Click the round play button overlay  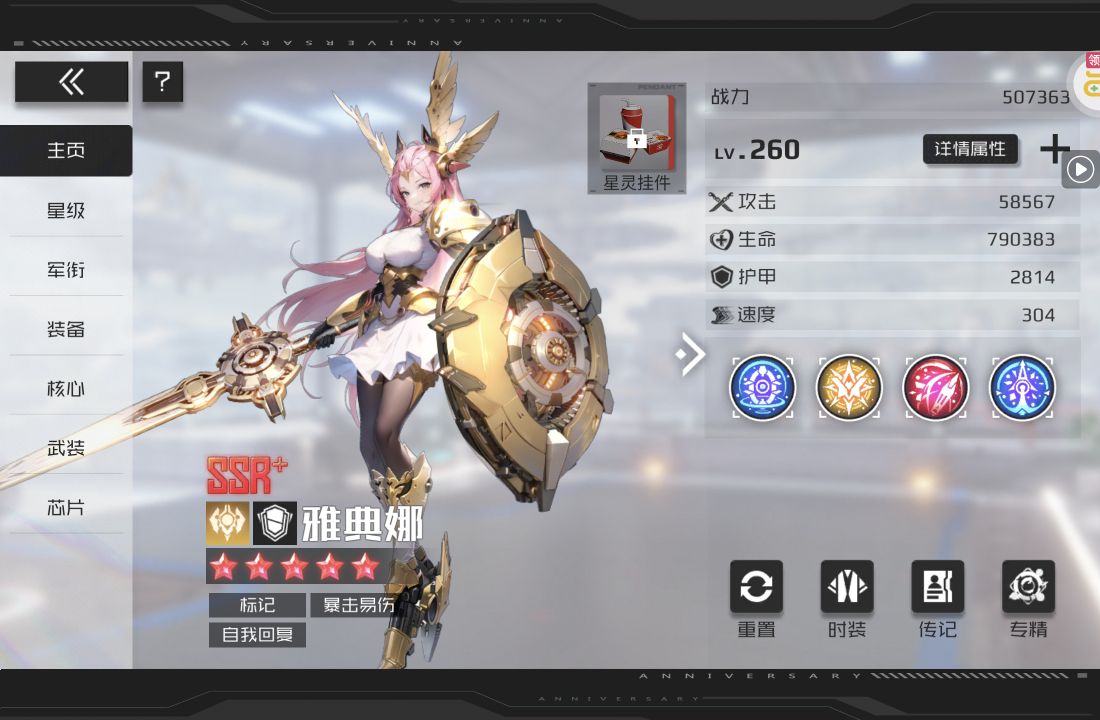tap(1080, 170)
